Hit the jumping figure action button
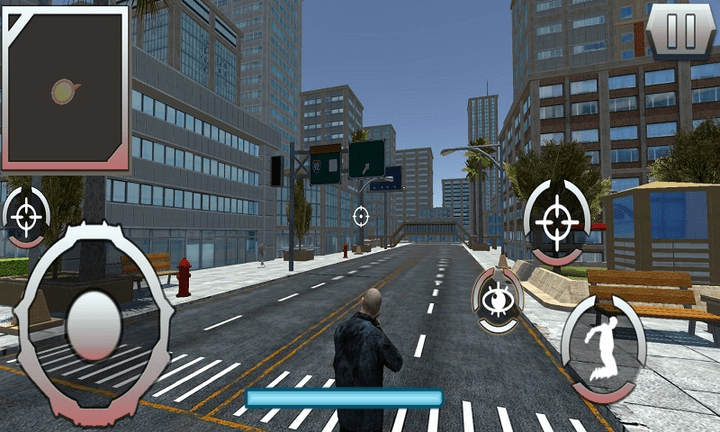The width and height of the screenshot is (720, 432). [603, 347]
